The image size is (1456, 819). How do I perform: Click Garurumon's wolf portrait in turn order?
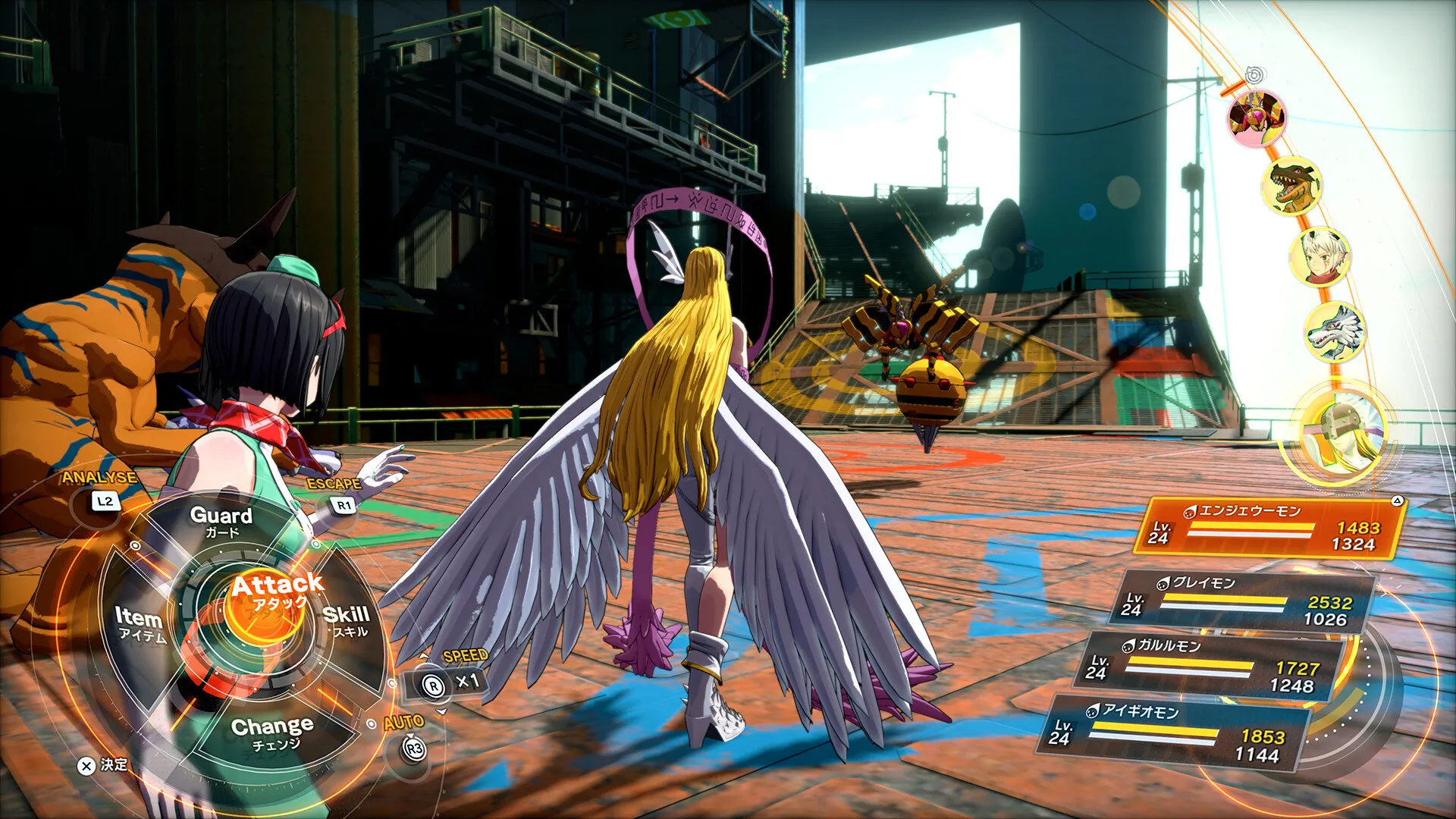[1335, 332]
